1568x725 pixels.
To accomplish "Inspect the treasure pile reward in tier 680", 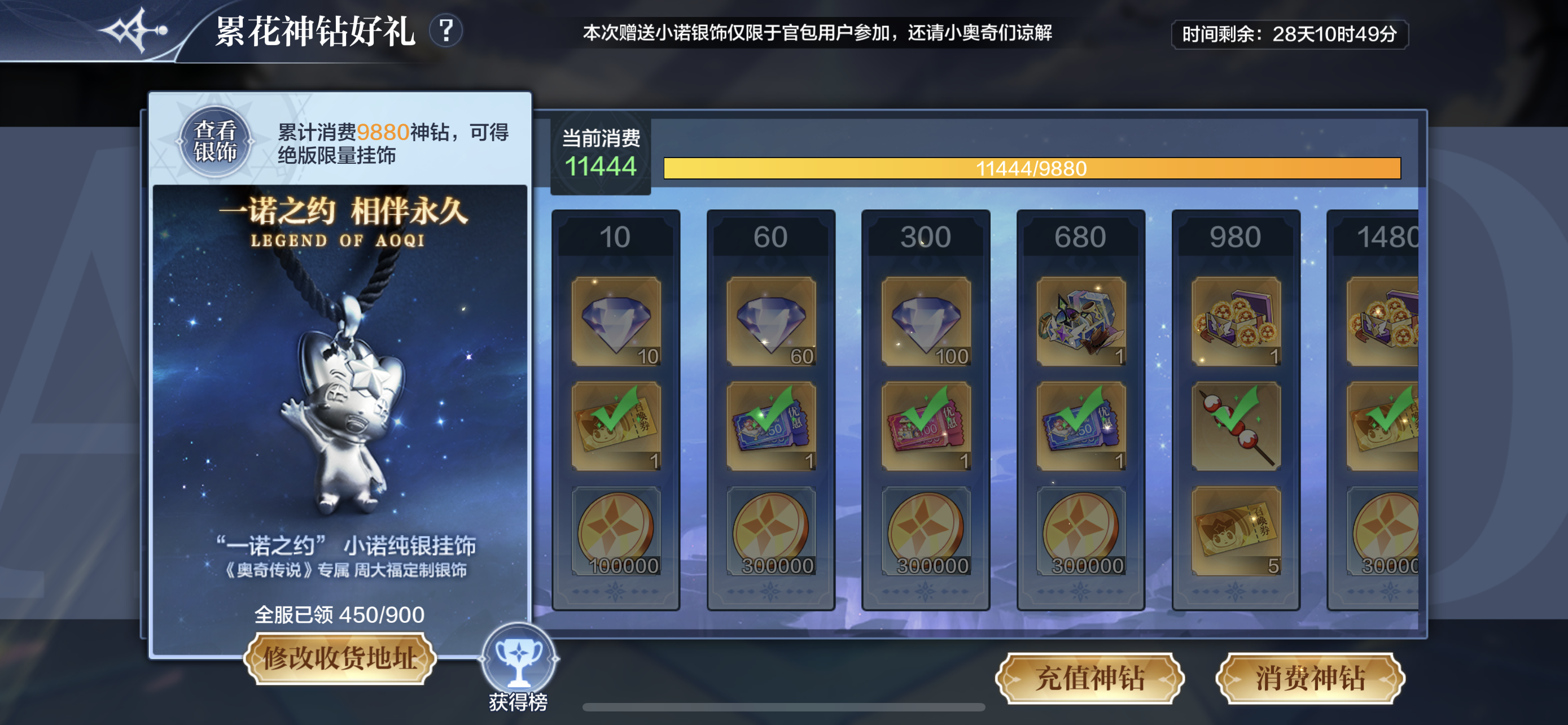I will click(1081, 321).
